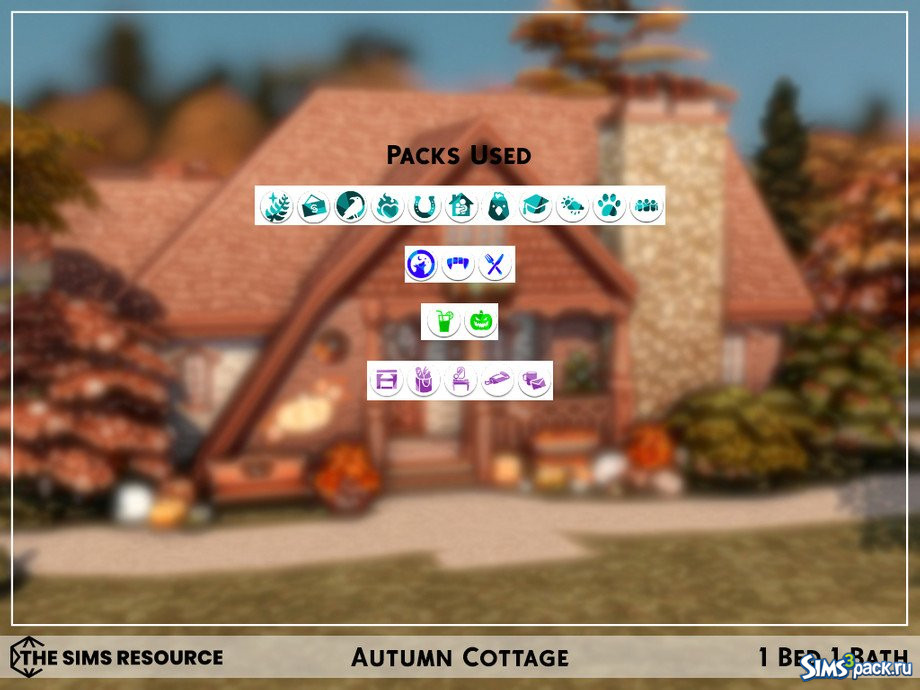Viewport: 920px width, 690px height.
Task: Choose the crow silhouette pack icon
Action: [x=350, y=207]
